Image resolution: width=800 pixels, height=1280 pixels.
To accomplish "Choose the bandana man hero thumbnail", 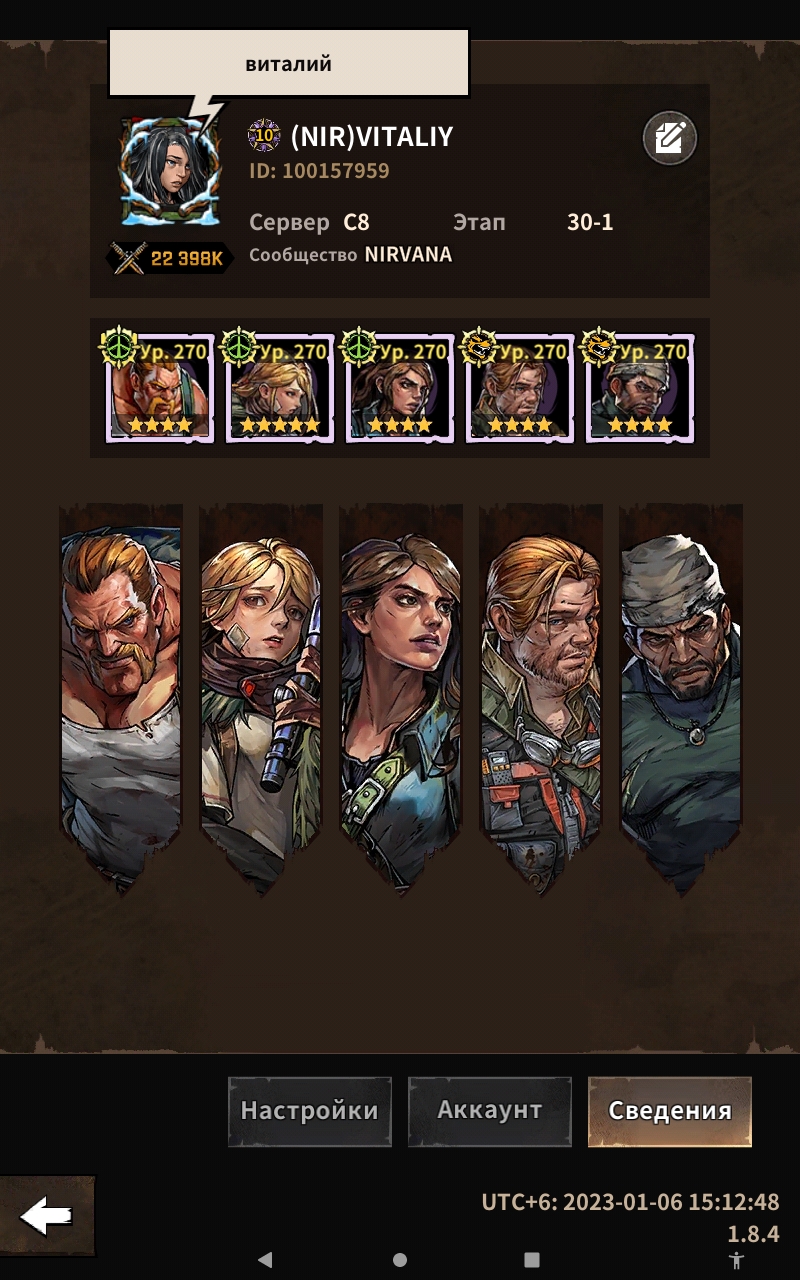I will click(640, 389).
